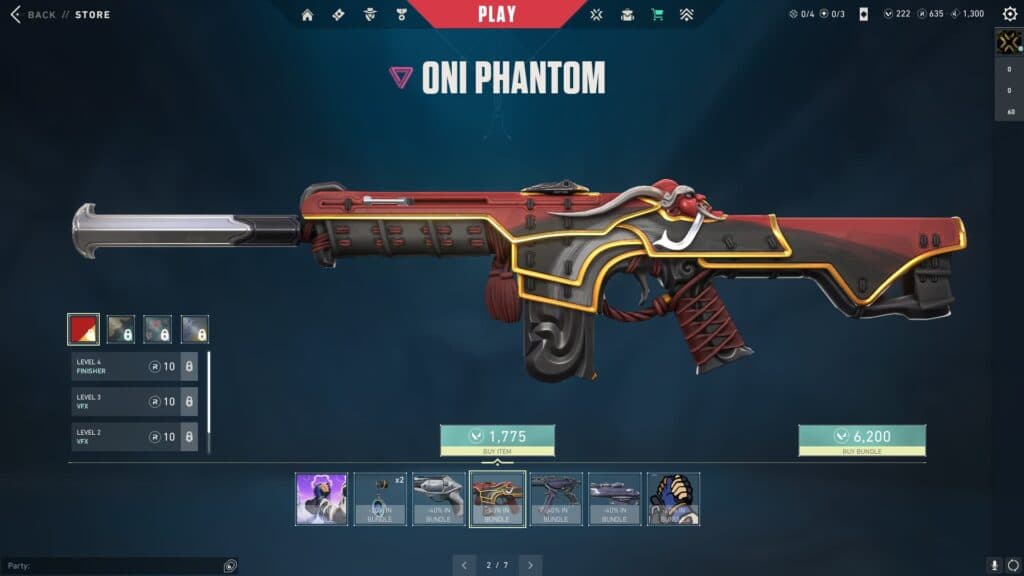Select the red and gold default variant

pyautogui.click(x=83, y=329)
